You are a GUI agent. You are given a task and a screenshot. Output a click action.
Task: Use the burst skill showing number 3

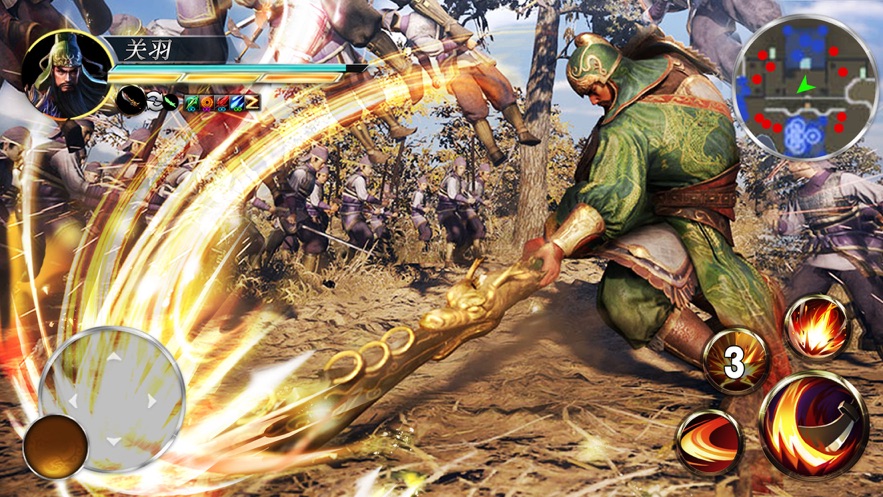click(x=735, y=361)
